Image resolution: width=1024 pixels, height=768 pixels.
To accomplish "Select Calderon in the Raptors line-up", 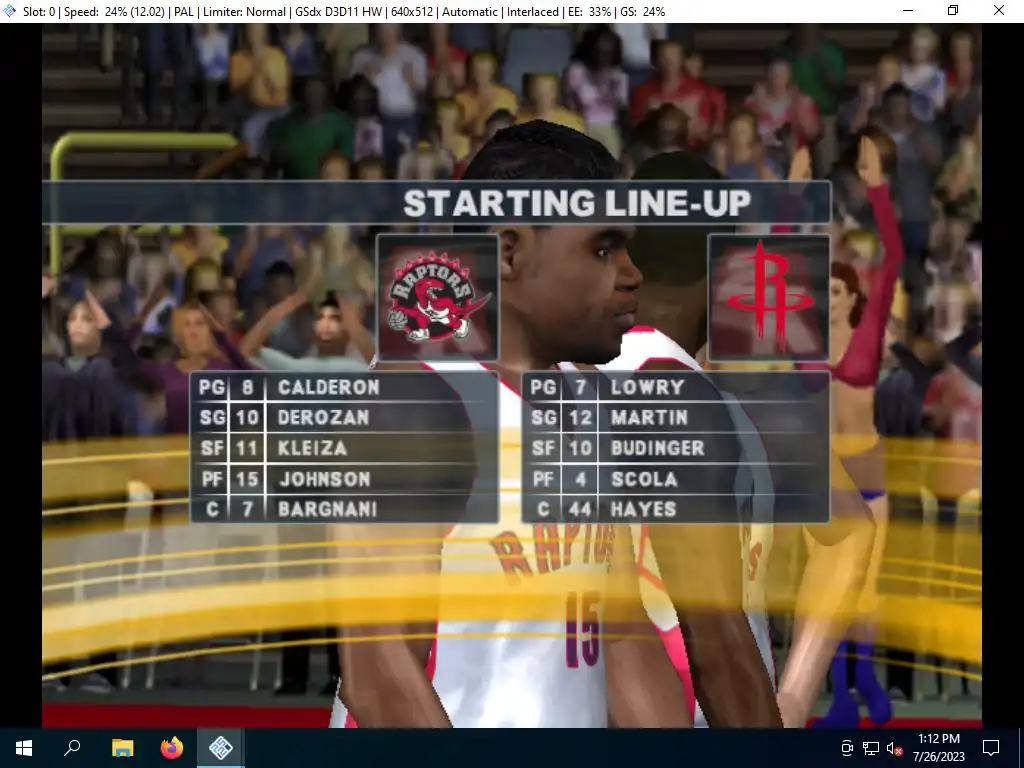I will pos(329,387).
